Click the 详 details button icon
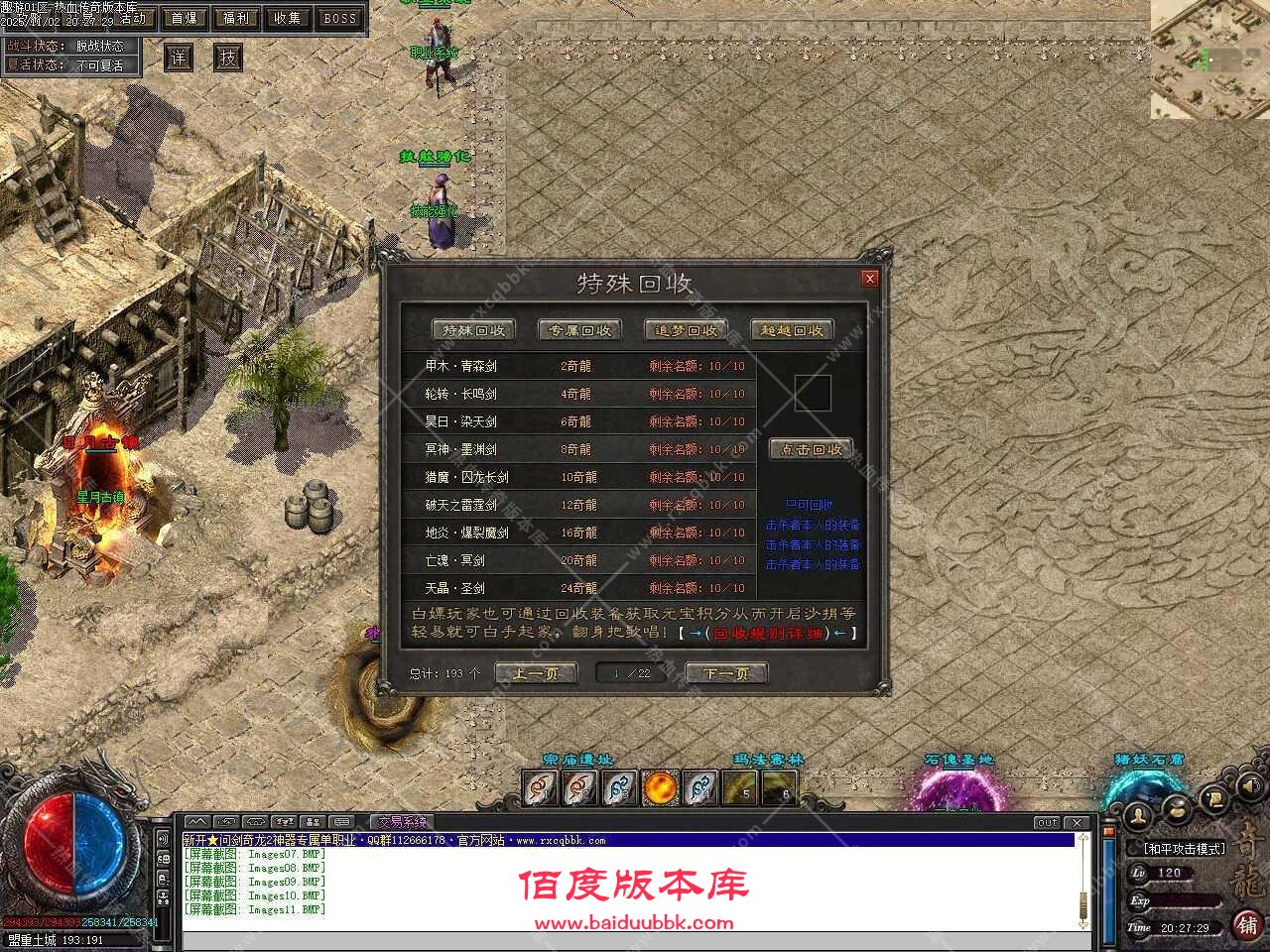Viewport: 1270px width, 952px height. click(x=179, y=58)
